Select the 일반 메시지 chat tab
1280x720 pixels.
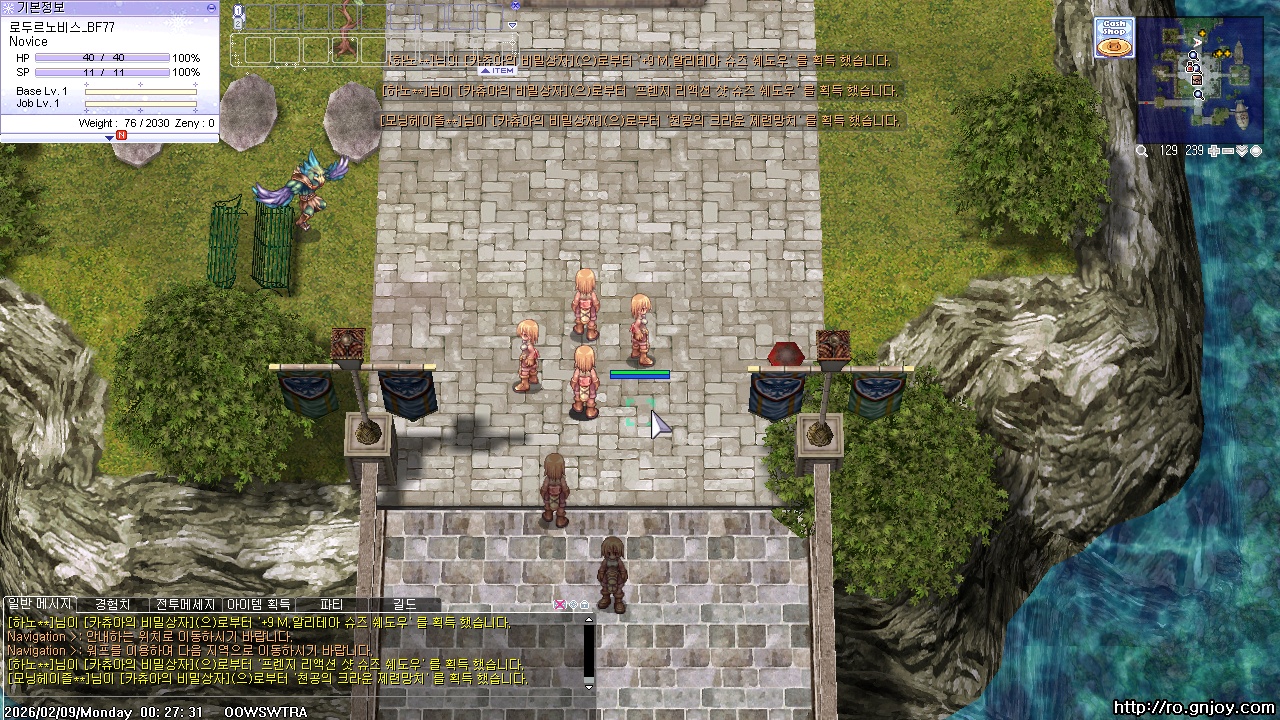[39, 605]
